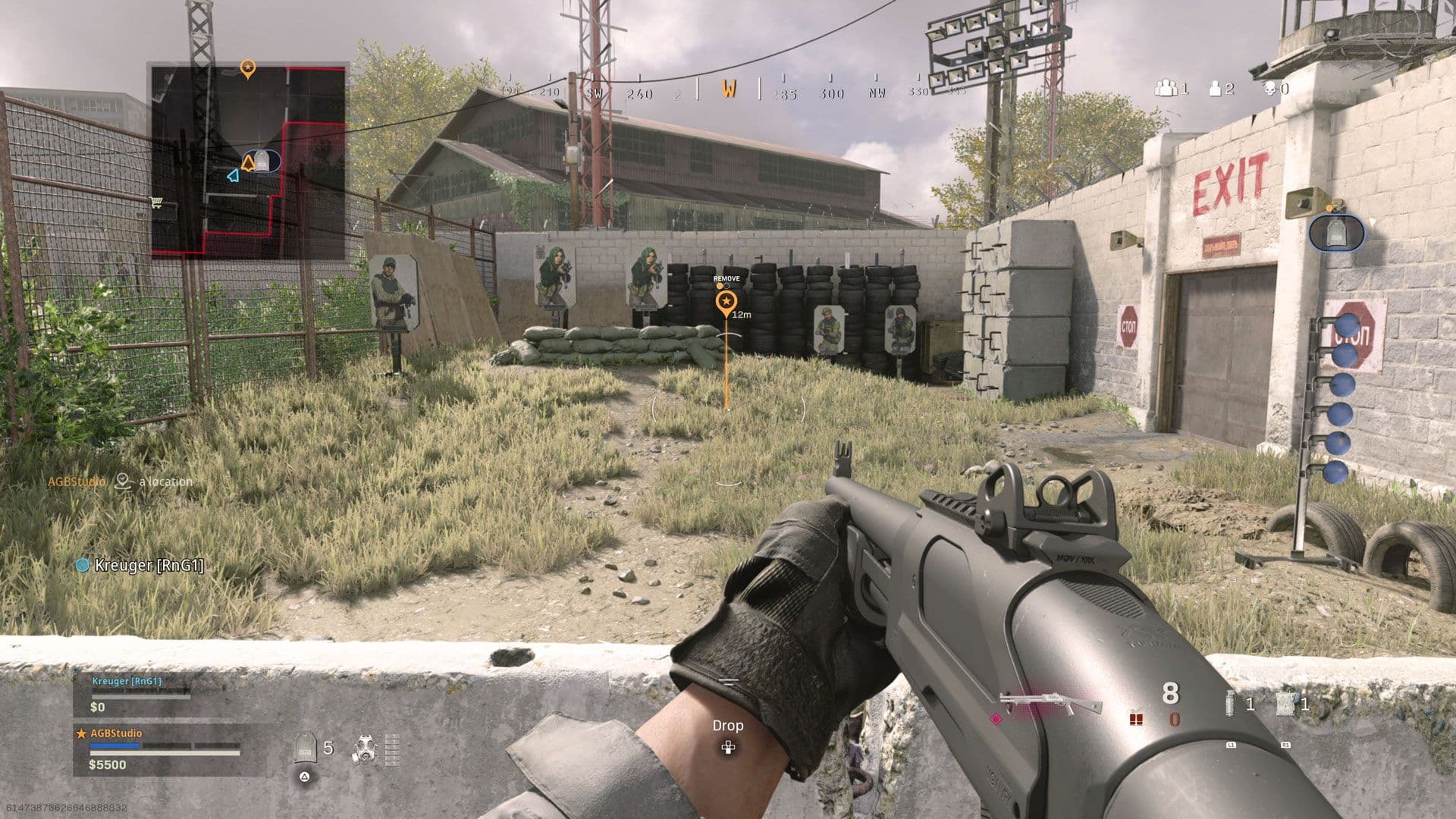Select the munitions box tactical icon
The image size is (1456, 819).
1285,704
